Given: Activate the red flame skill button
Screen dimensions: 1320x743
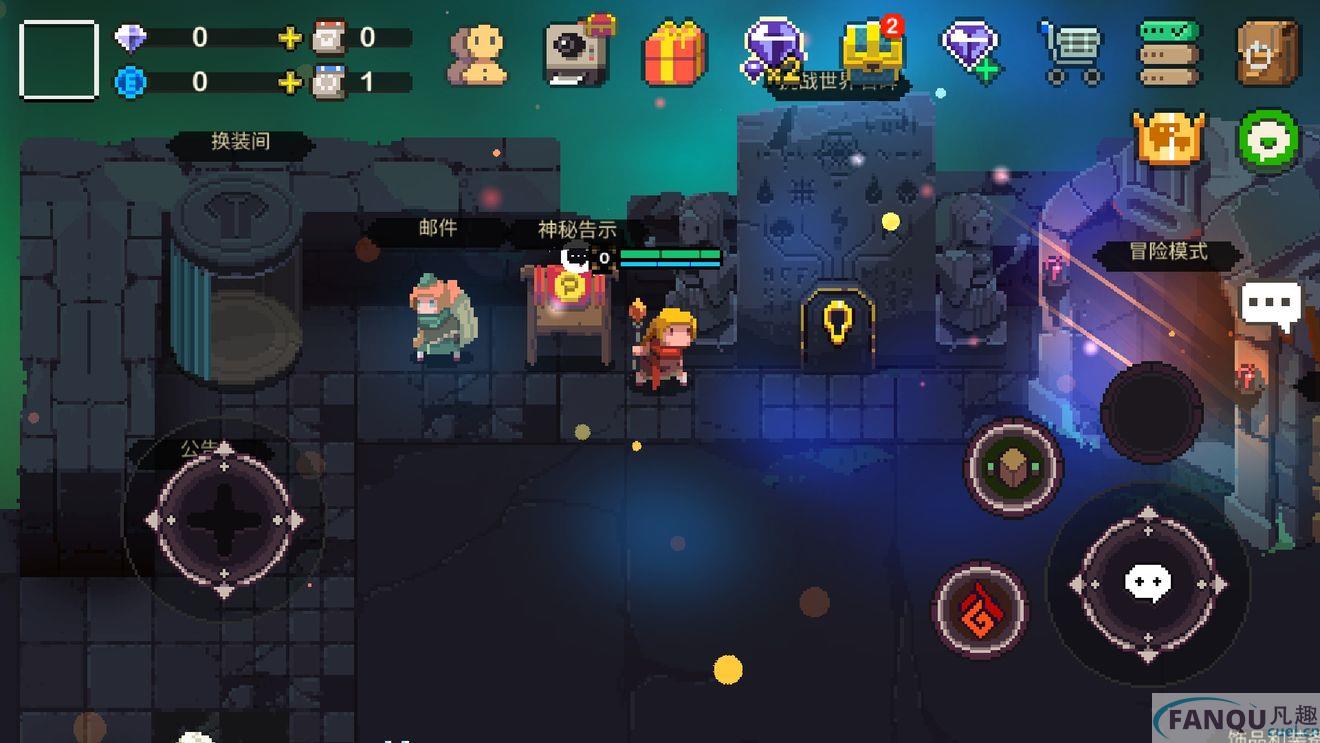Looking at the screenshot, I should 980,609.
